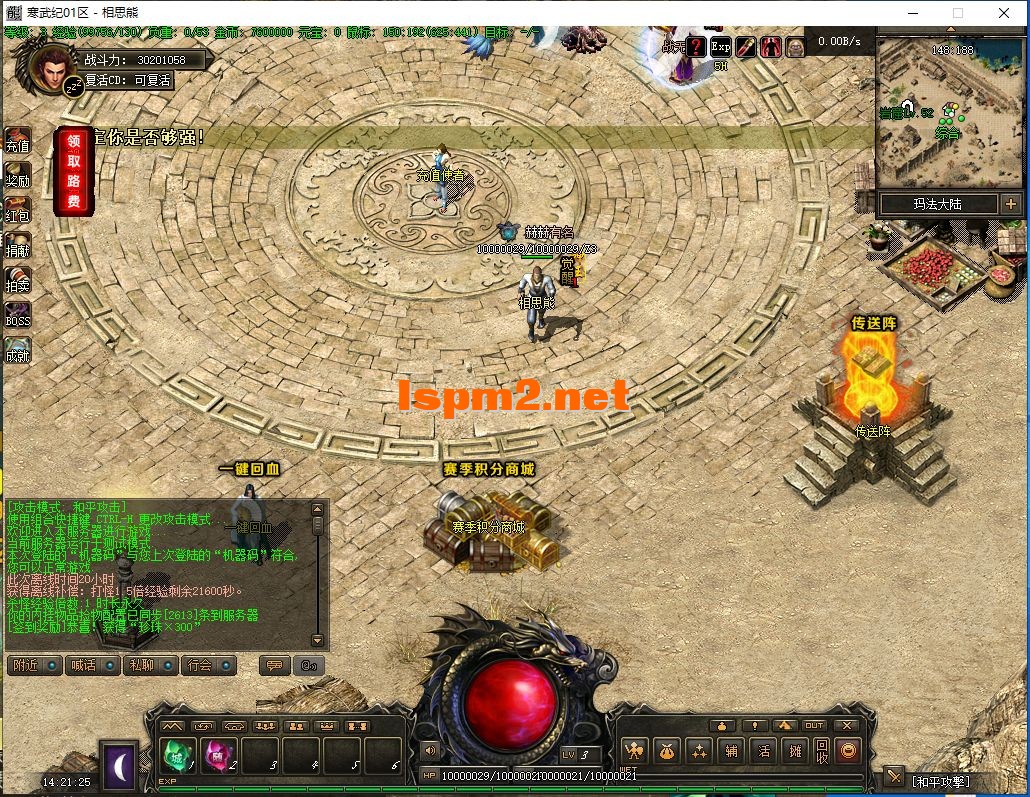This screenshot has width=1030, height=797.
Task: Close the game window
Action: [1004, 13]
